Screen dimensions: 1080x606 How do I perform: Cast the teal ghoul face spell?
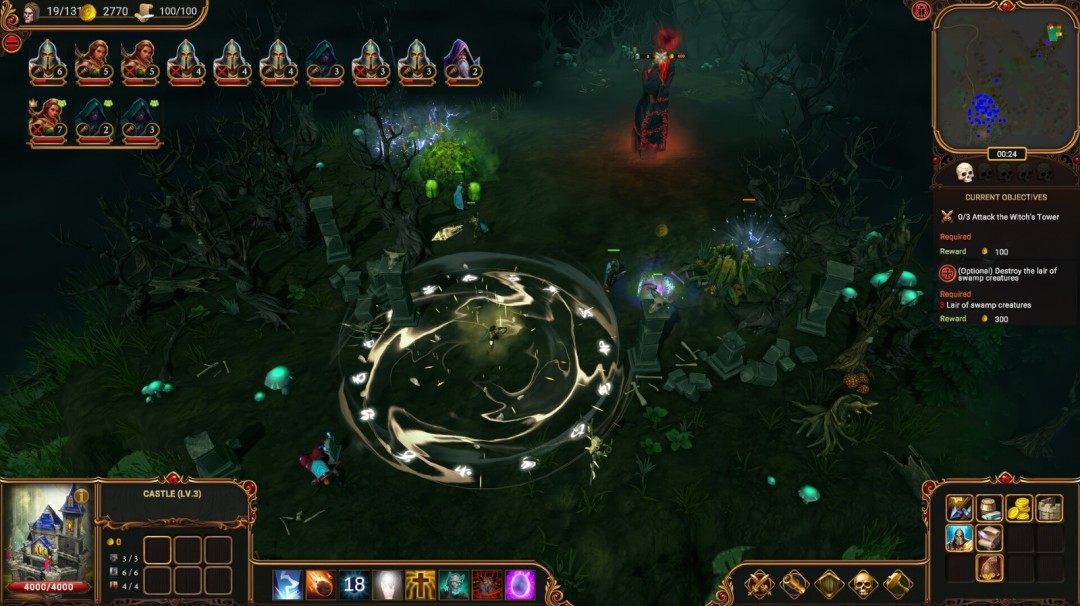453,585
